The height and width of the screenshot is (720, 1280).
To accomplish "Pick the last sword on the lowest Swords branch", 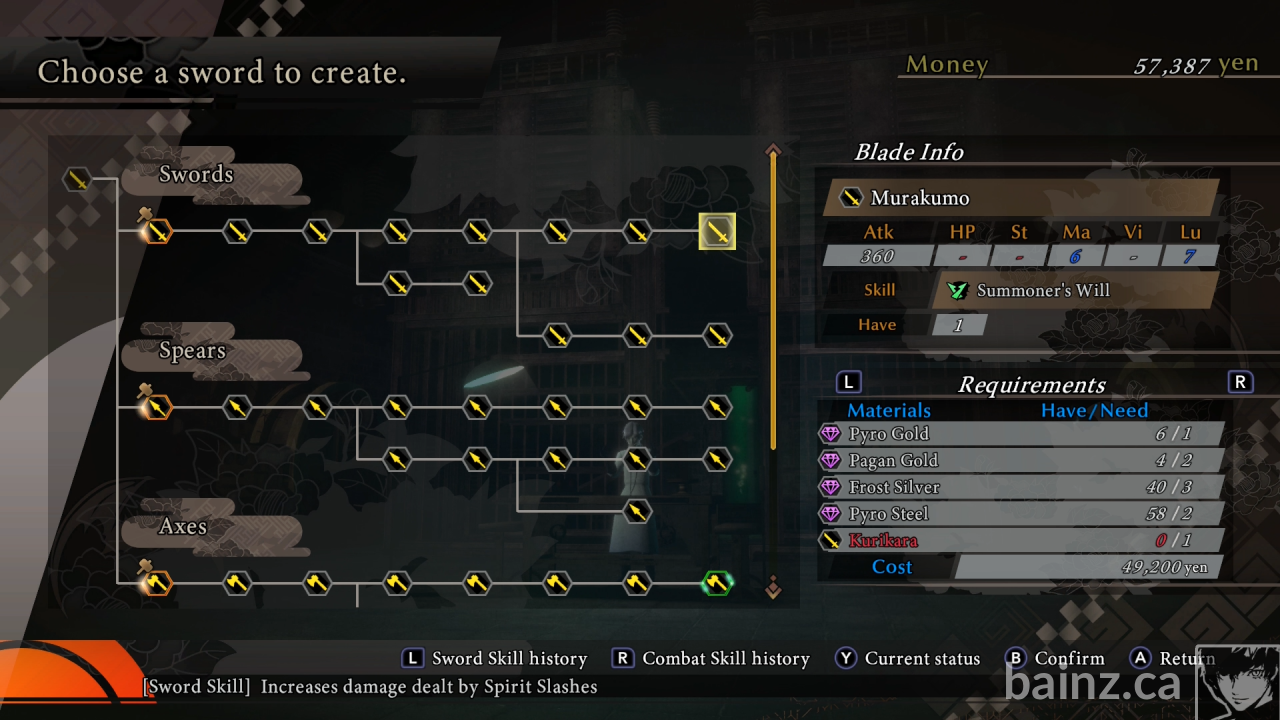I will click(717, 335).
